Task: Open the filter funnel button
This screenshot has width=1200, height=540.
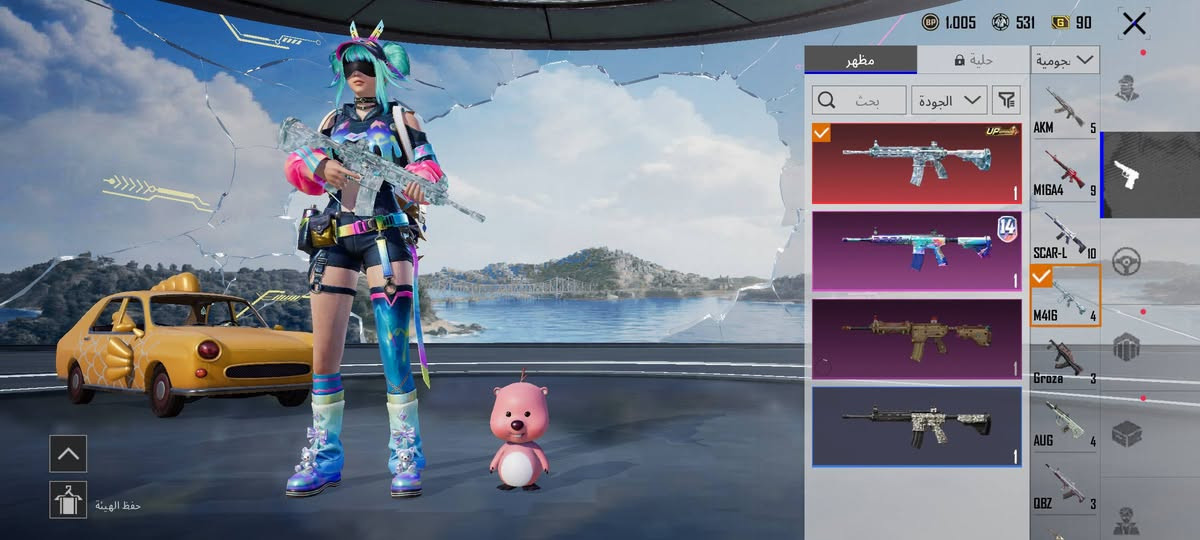Action: 1006,100
